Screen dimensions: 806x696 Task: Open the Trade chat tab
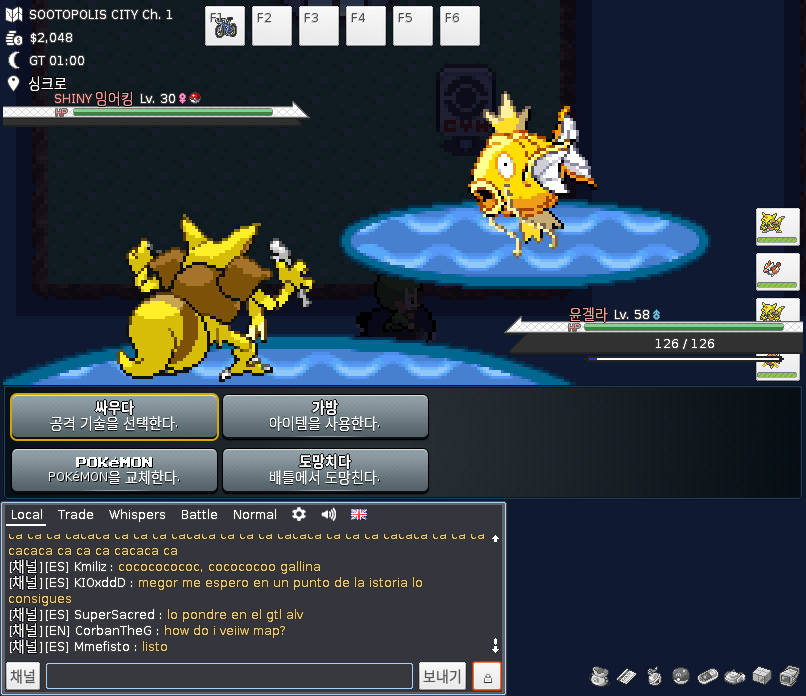tap(75, 515)
